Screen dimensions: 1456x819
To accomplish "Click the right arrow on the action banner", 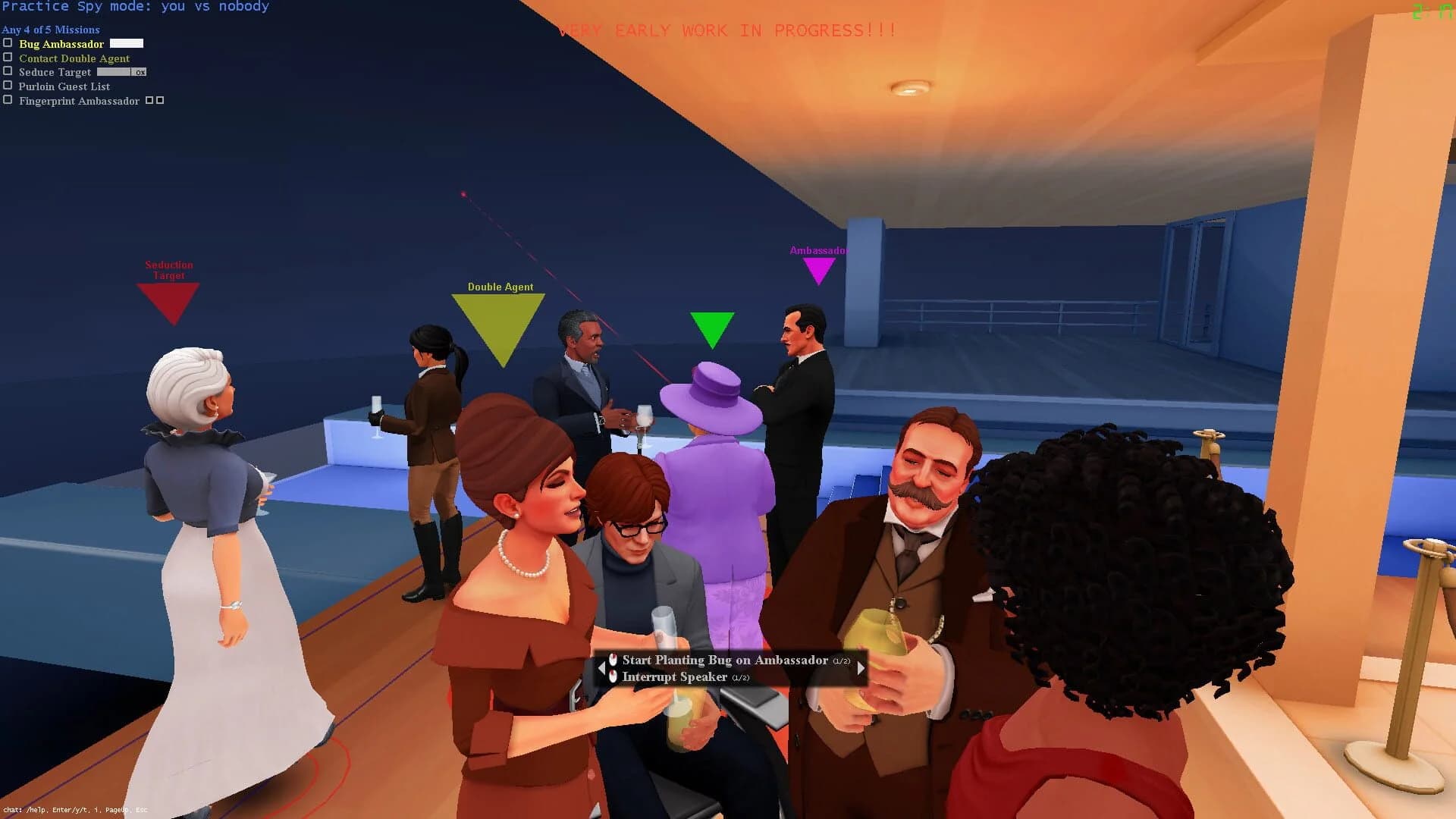I will click(859, 668).
